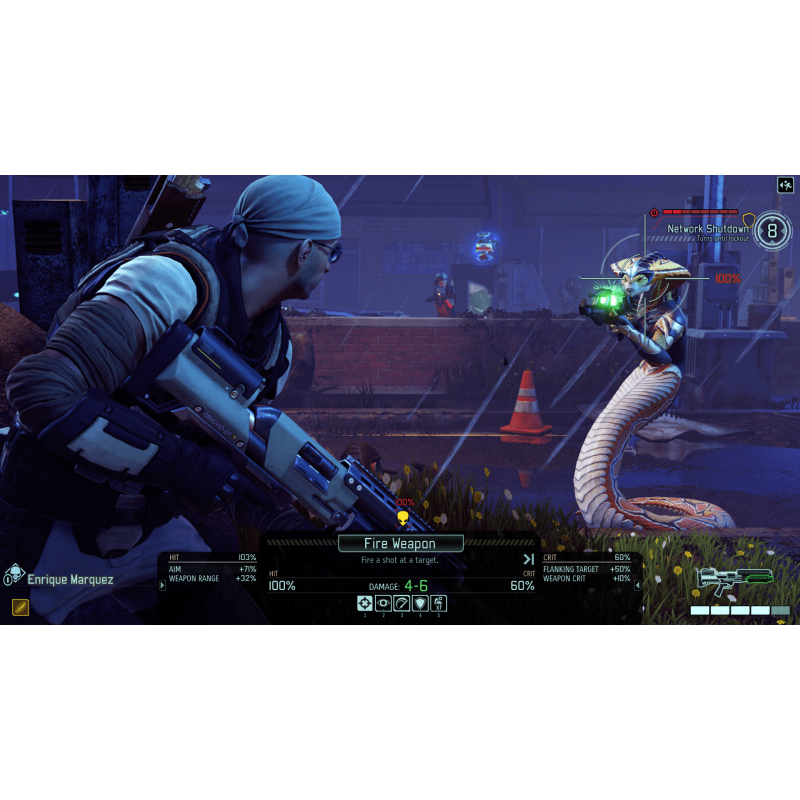Select the crosshair Fire Weapon ability

[365, 603]
